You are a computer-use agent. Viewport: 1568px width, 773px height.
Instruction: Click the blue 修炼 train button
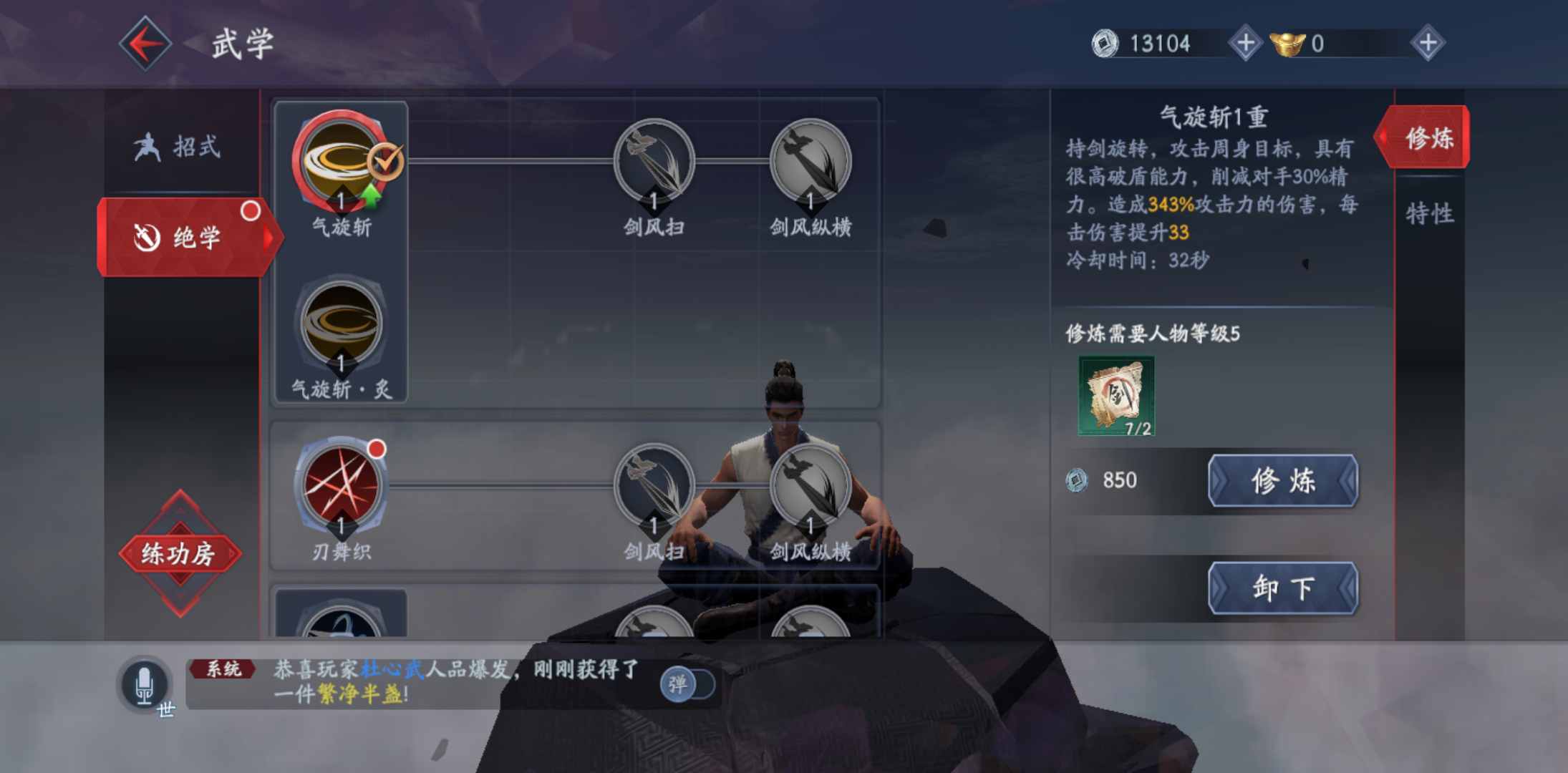click(x=1282, y=480)
